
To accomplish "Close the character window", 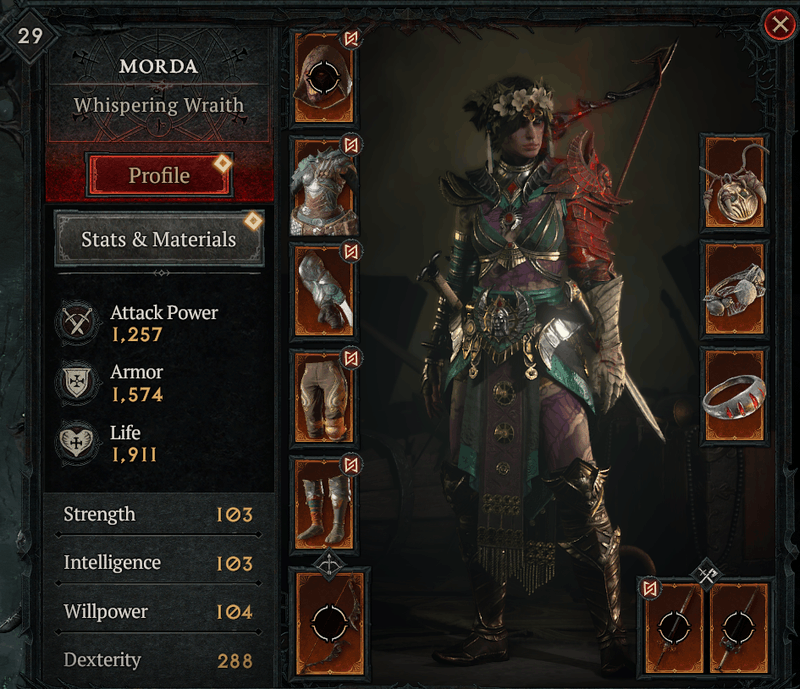I will (778, 24).
